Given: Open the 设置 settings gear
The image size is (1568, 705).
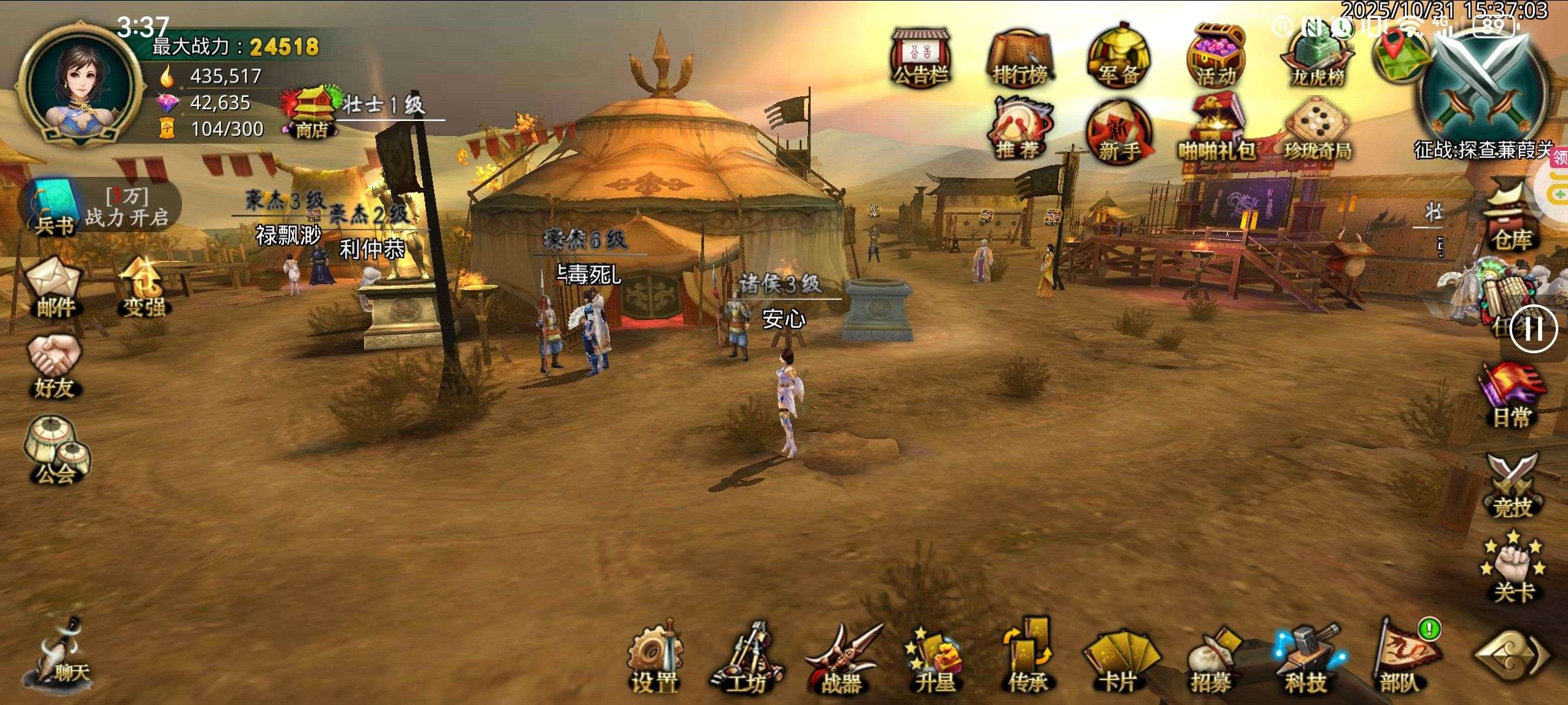Looking at the screenshot, I should pos(654,657).
